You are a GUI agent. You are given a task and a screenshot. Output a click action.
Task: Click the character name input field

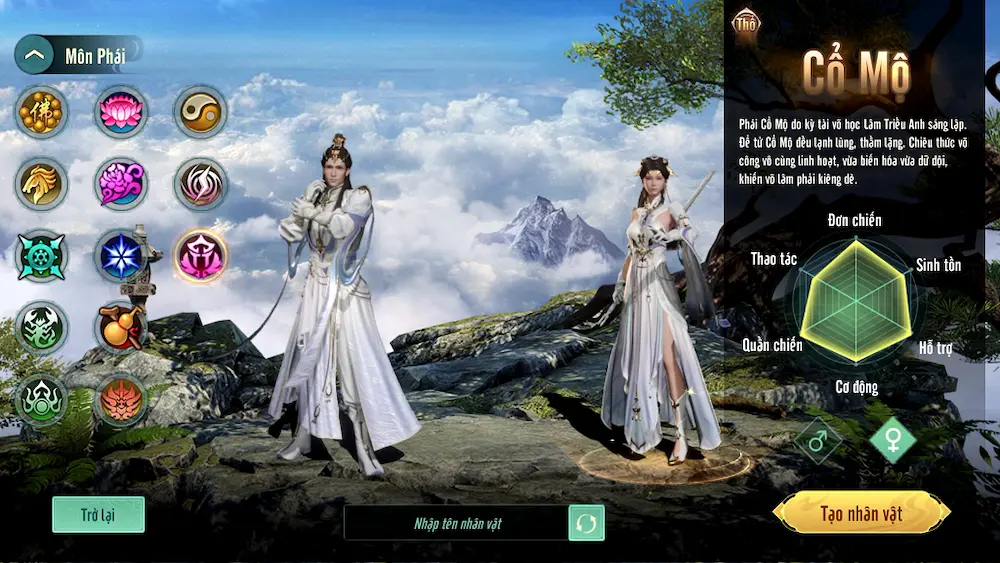tap(455, 523)
